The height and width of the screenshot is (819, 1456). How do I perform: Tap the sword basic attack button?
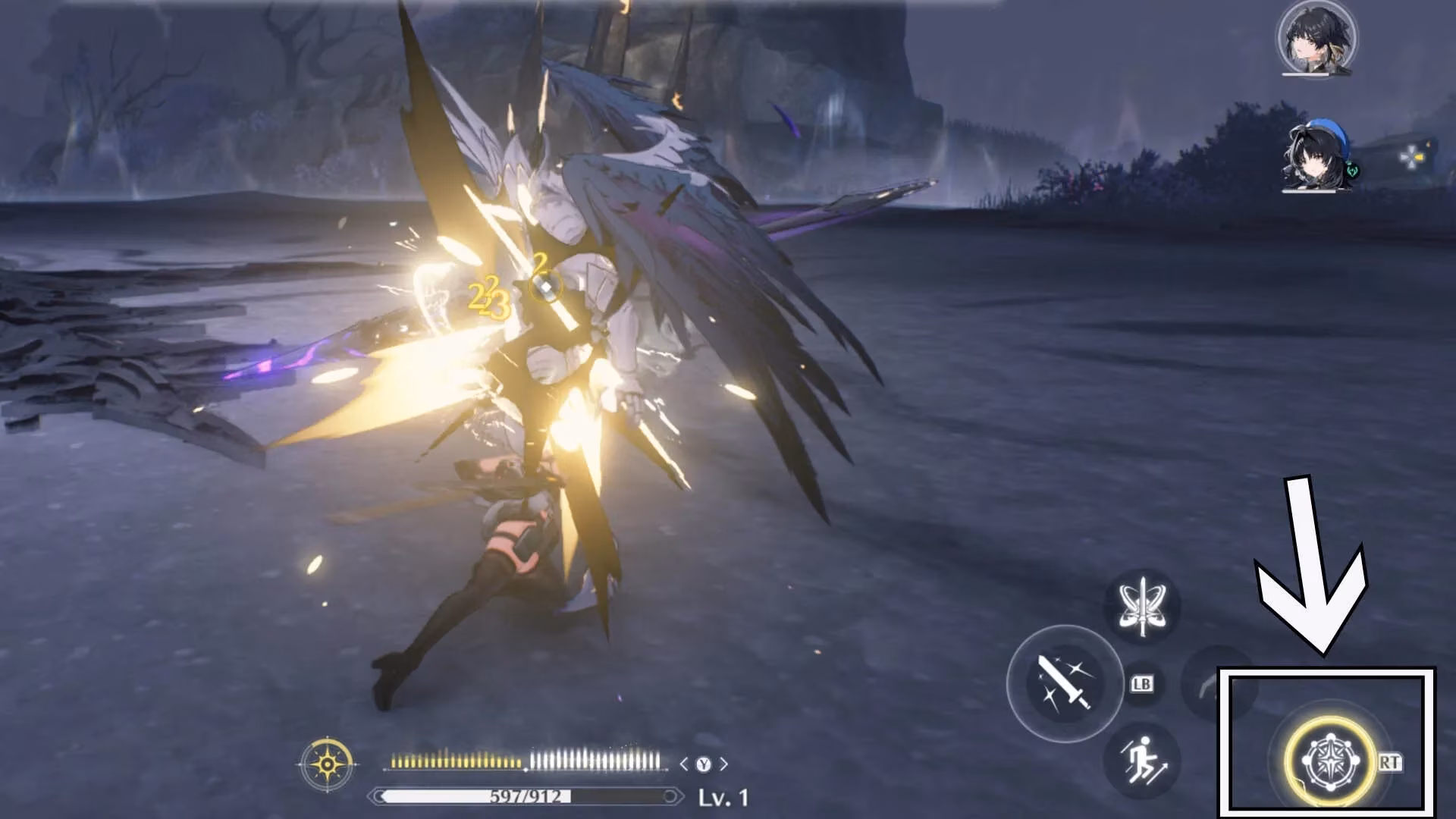click(1065, 684)
